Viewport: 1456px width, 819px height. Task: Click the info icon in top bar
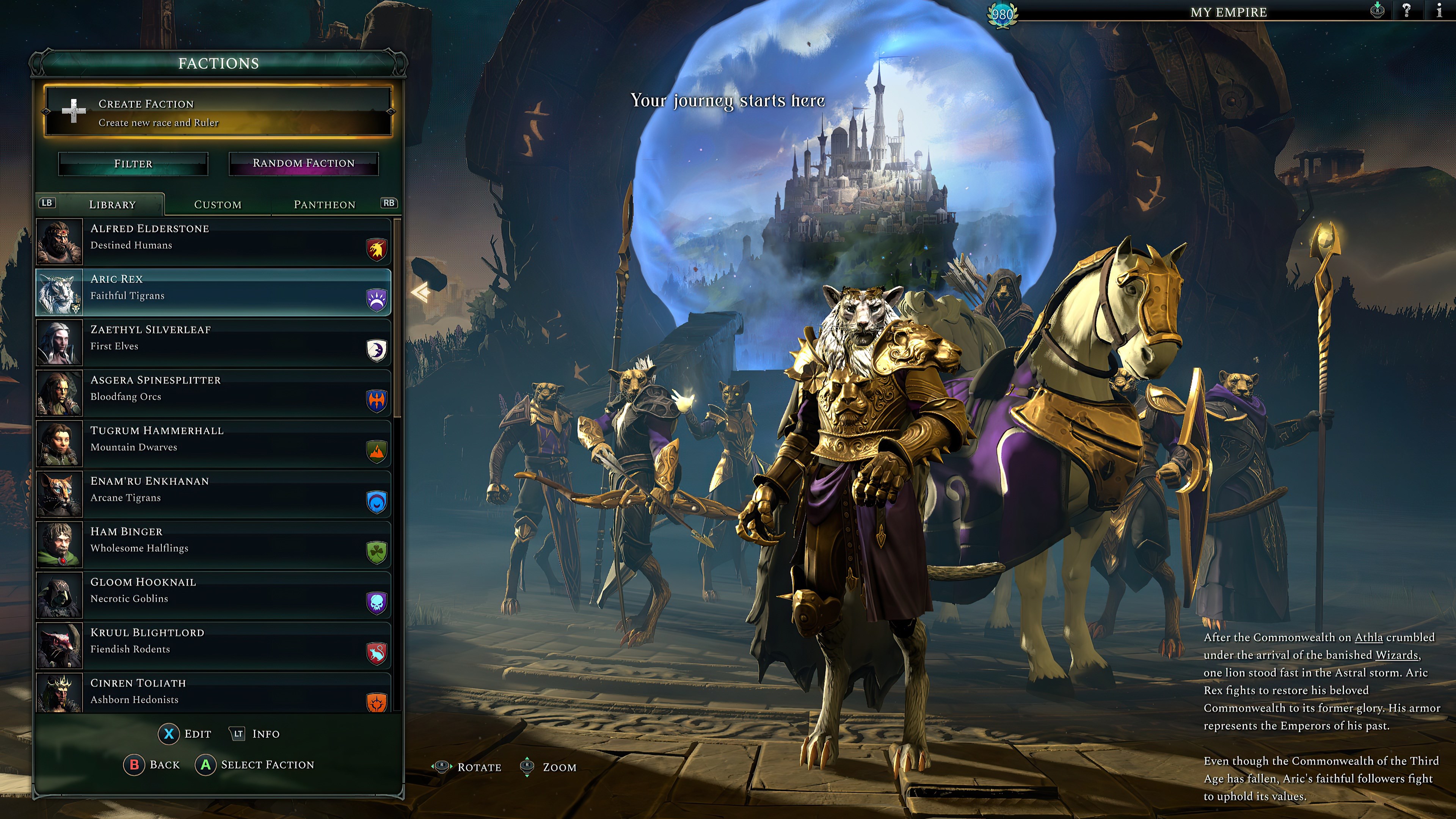pyautogui.click(x=1439, y=11)
